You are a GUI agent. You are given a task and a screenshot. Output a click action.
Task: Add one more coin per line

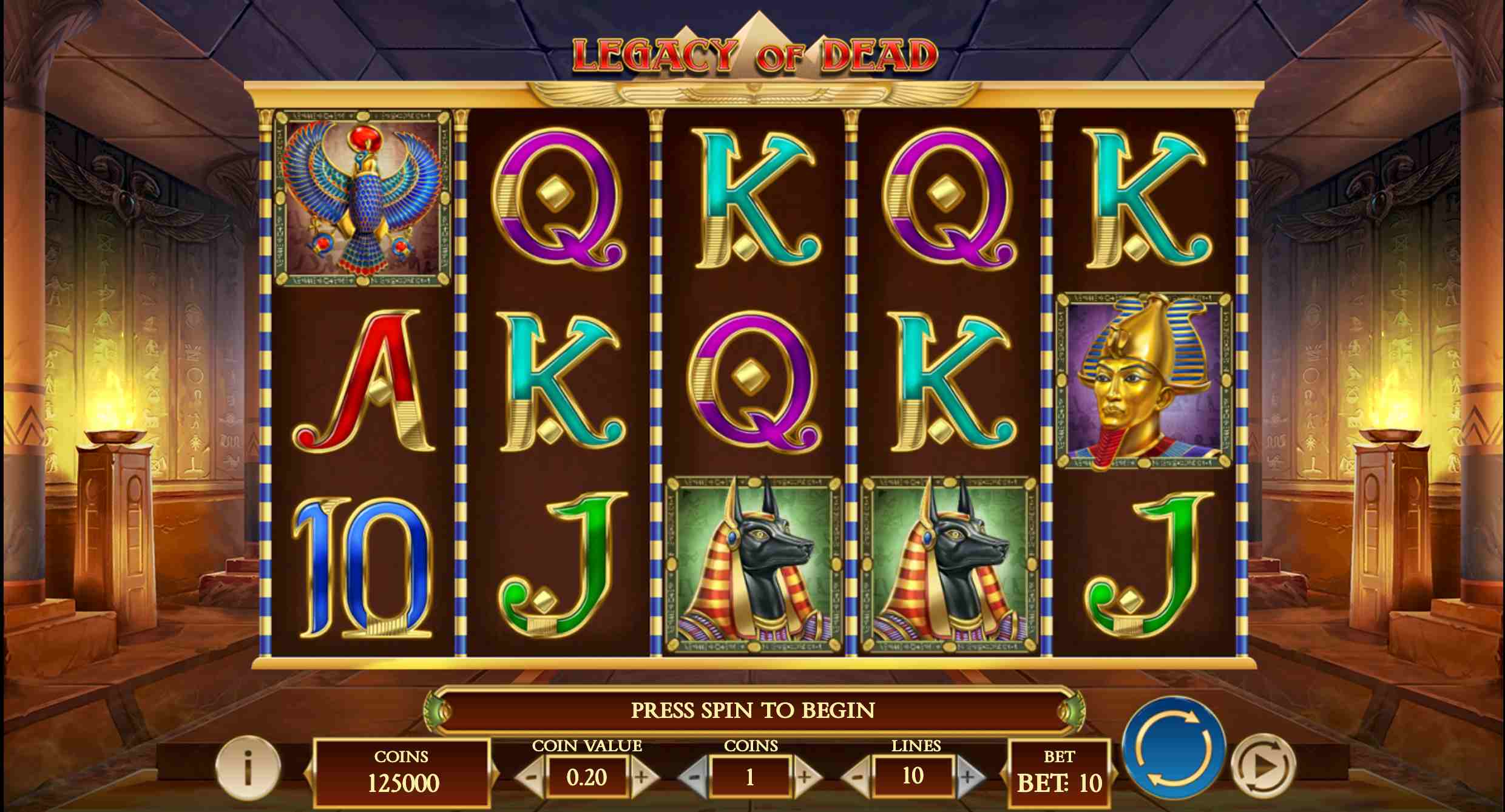[x=805, y=777]
